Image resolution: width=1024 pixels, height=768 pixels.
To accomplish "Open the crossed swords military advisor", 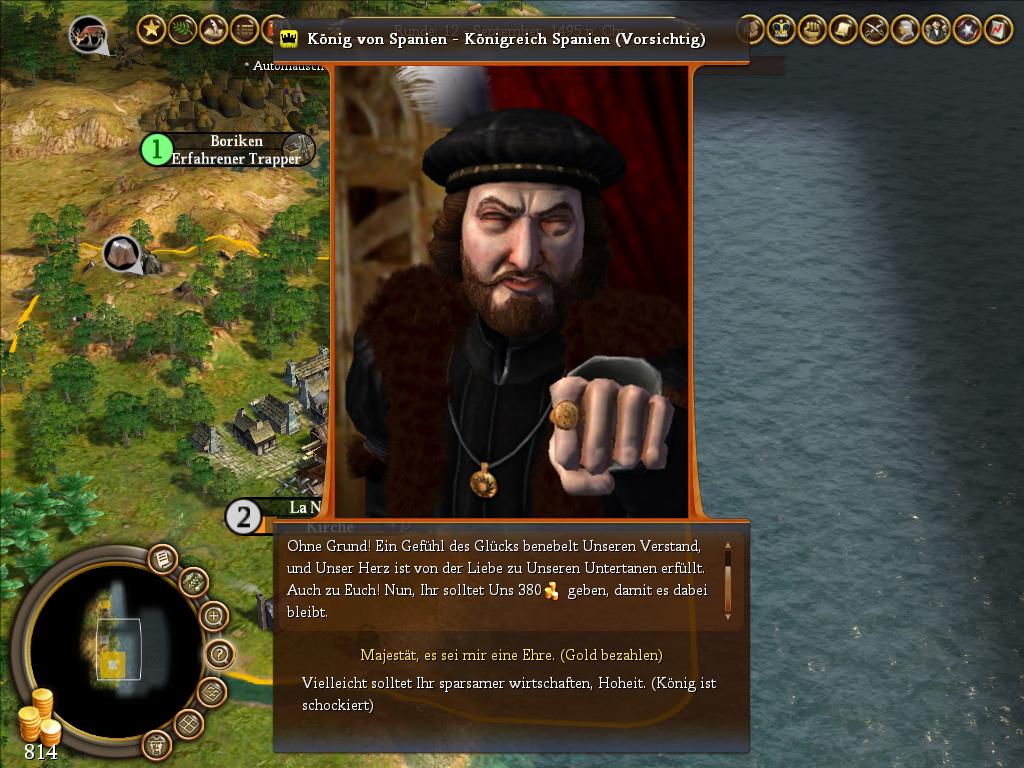I will (875, 29).
